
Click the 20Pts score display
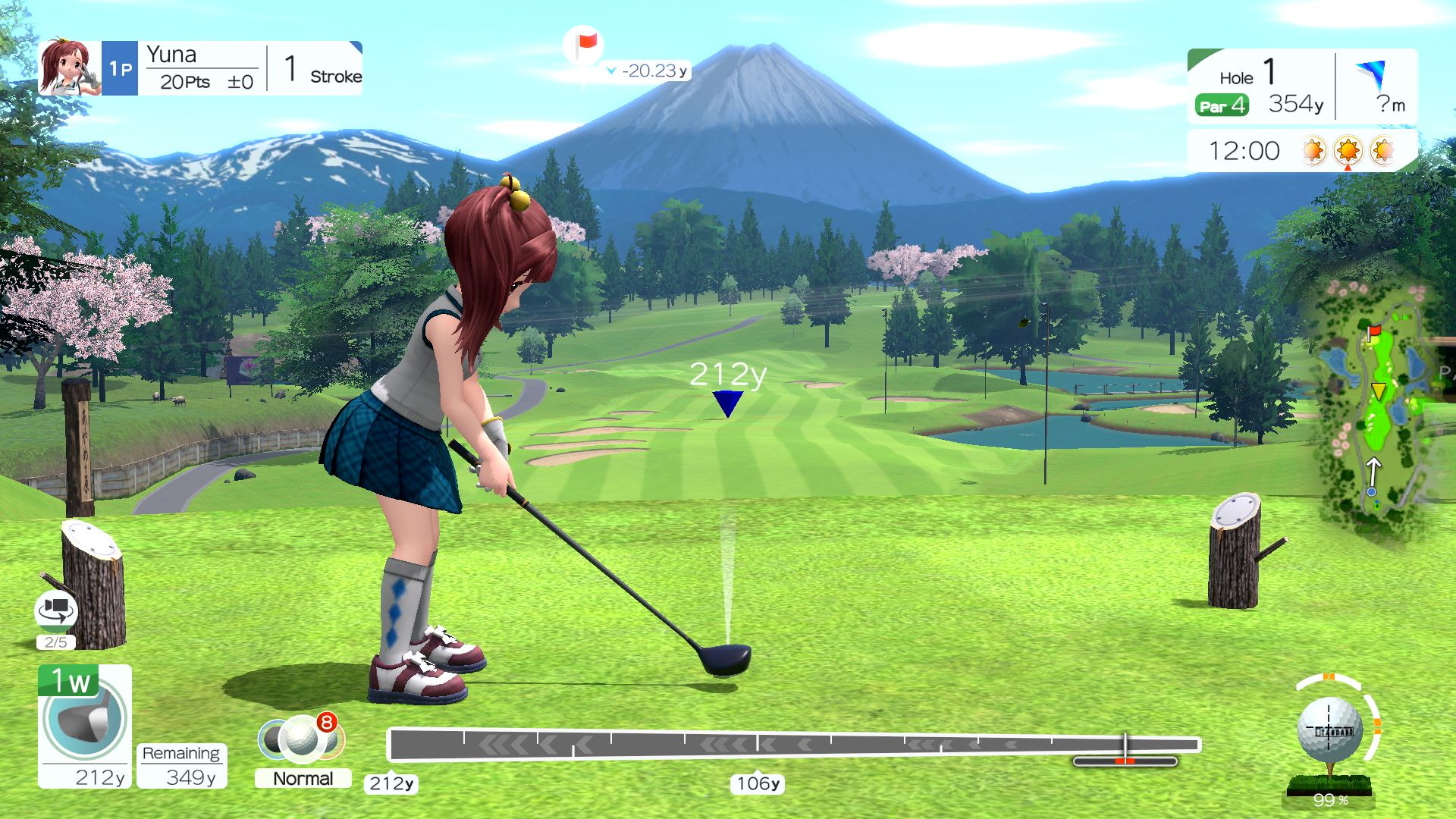pos(186,82)
